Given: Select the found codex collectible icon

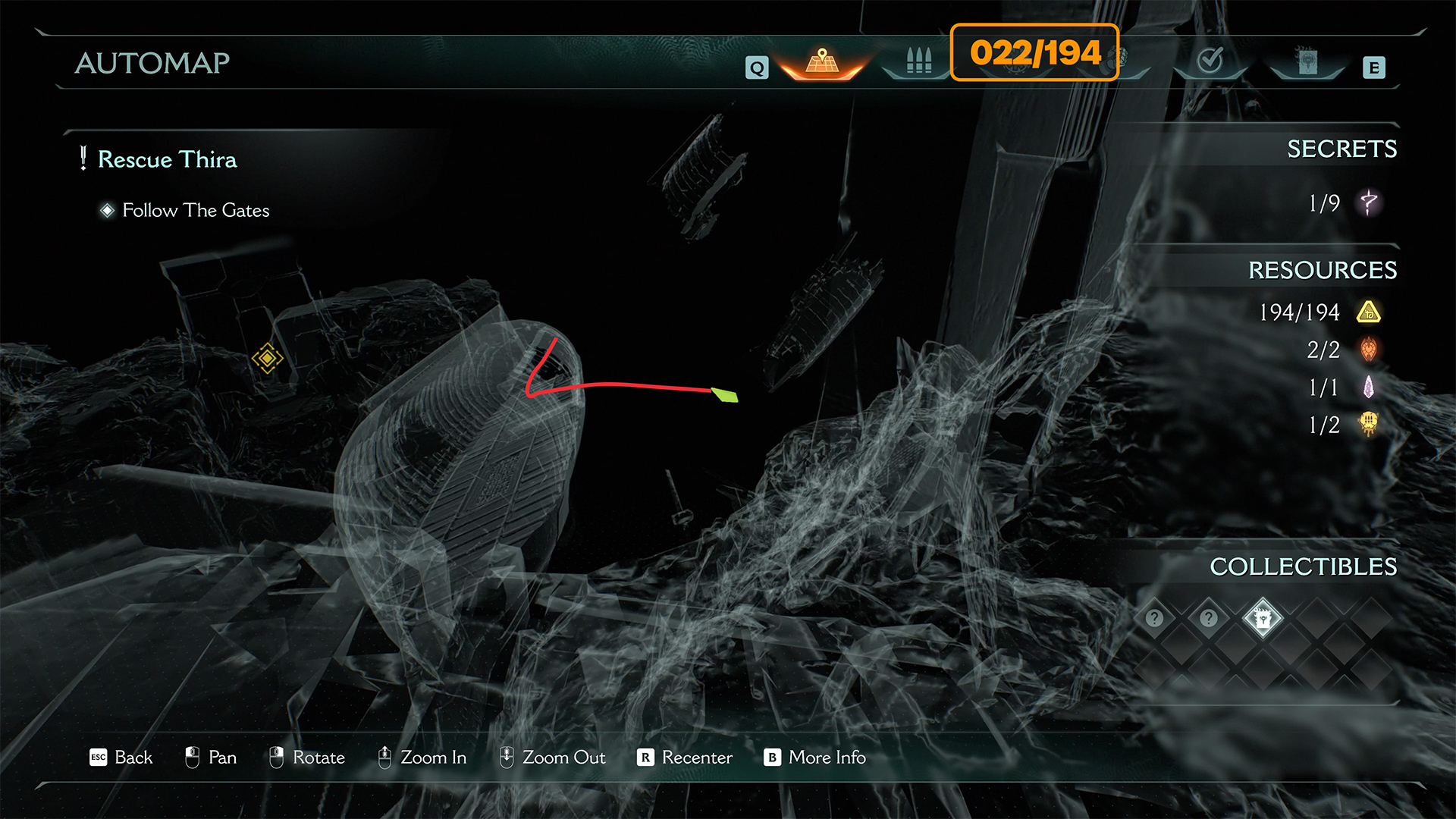Looking at the screenshot, I should tap(1263, 619).
